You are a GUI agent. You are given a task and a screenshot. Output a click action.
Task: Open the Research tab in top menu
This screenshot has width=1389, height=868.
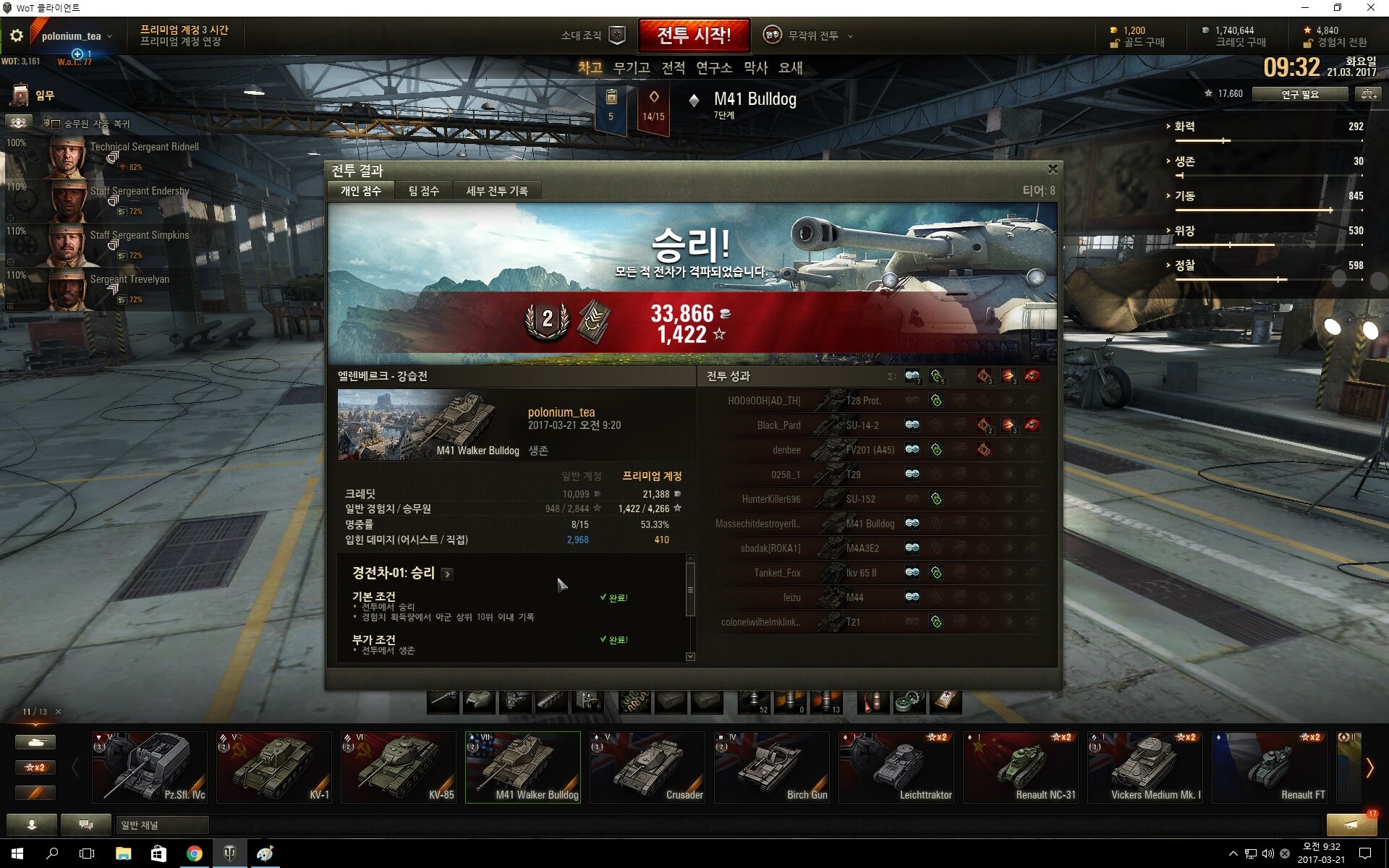click(x=713, y=68)
